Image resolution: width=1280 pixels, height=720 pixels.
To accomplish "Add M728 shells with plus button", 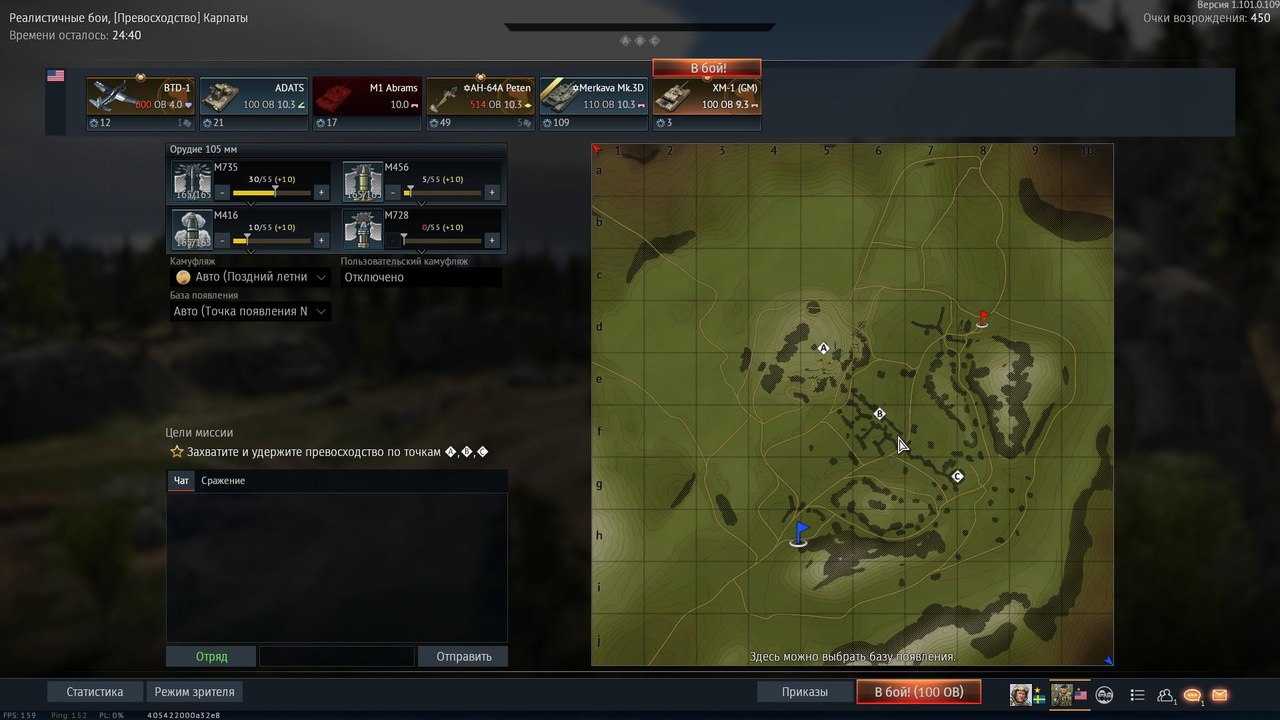I will tap(492, 240).
